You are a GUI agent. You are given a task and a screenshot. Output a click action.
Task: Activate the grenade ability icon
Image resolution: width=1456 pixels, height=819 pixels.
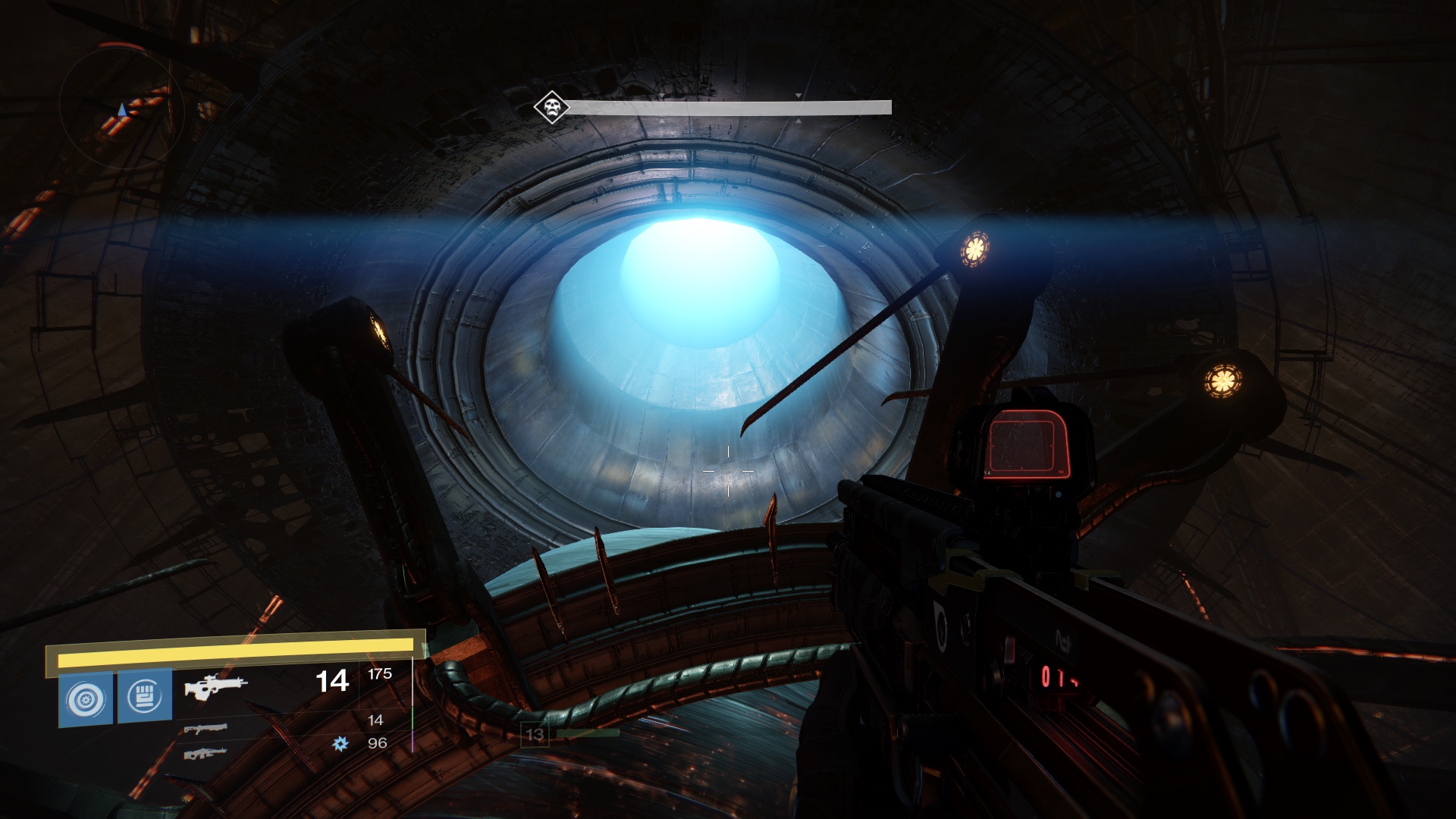[x=85, y=698]
